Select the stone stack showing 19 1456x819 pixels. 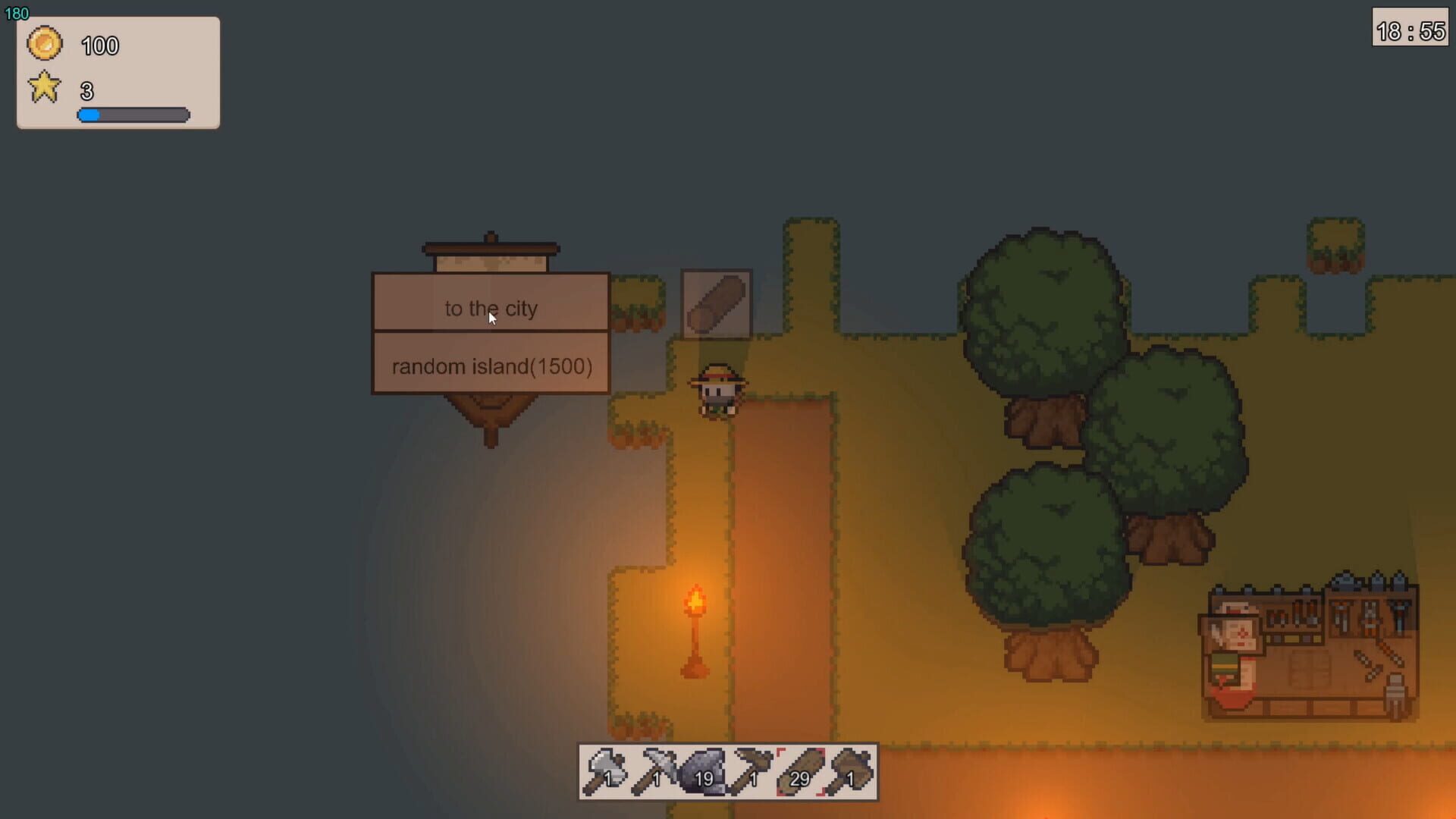coord(704,770)
